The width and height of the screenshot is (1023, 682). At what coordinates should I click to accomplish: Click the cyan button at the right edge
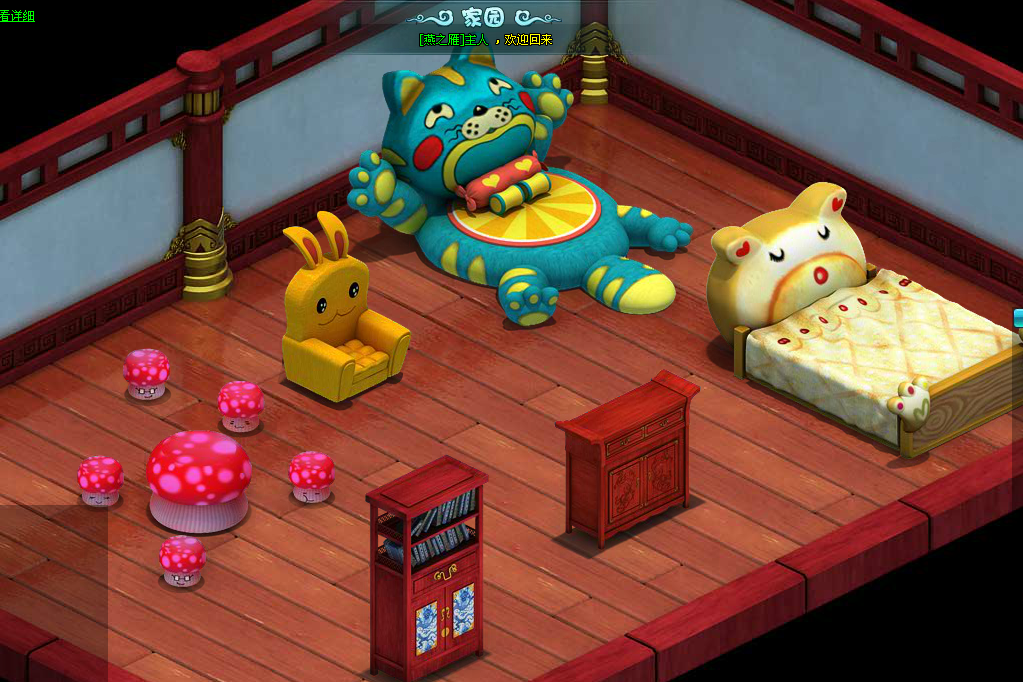click(1018, 318)
